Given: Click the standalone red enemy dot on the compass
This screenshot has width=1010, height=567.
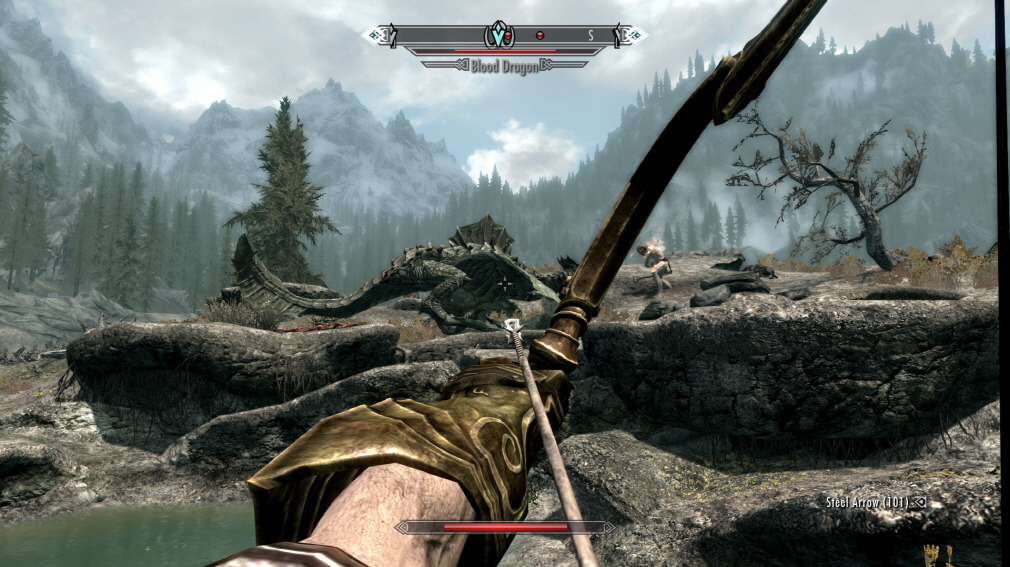Looking at the screenshot, I should click(539, 36).
